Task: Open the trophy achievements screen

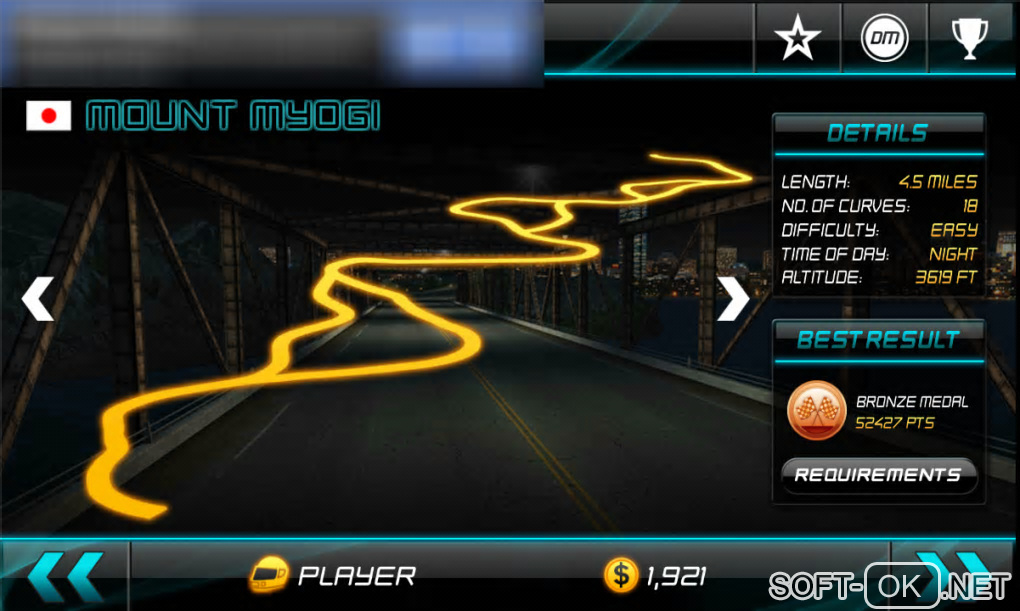Action: tap(968, 38)
